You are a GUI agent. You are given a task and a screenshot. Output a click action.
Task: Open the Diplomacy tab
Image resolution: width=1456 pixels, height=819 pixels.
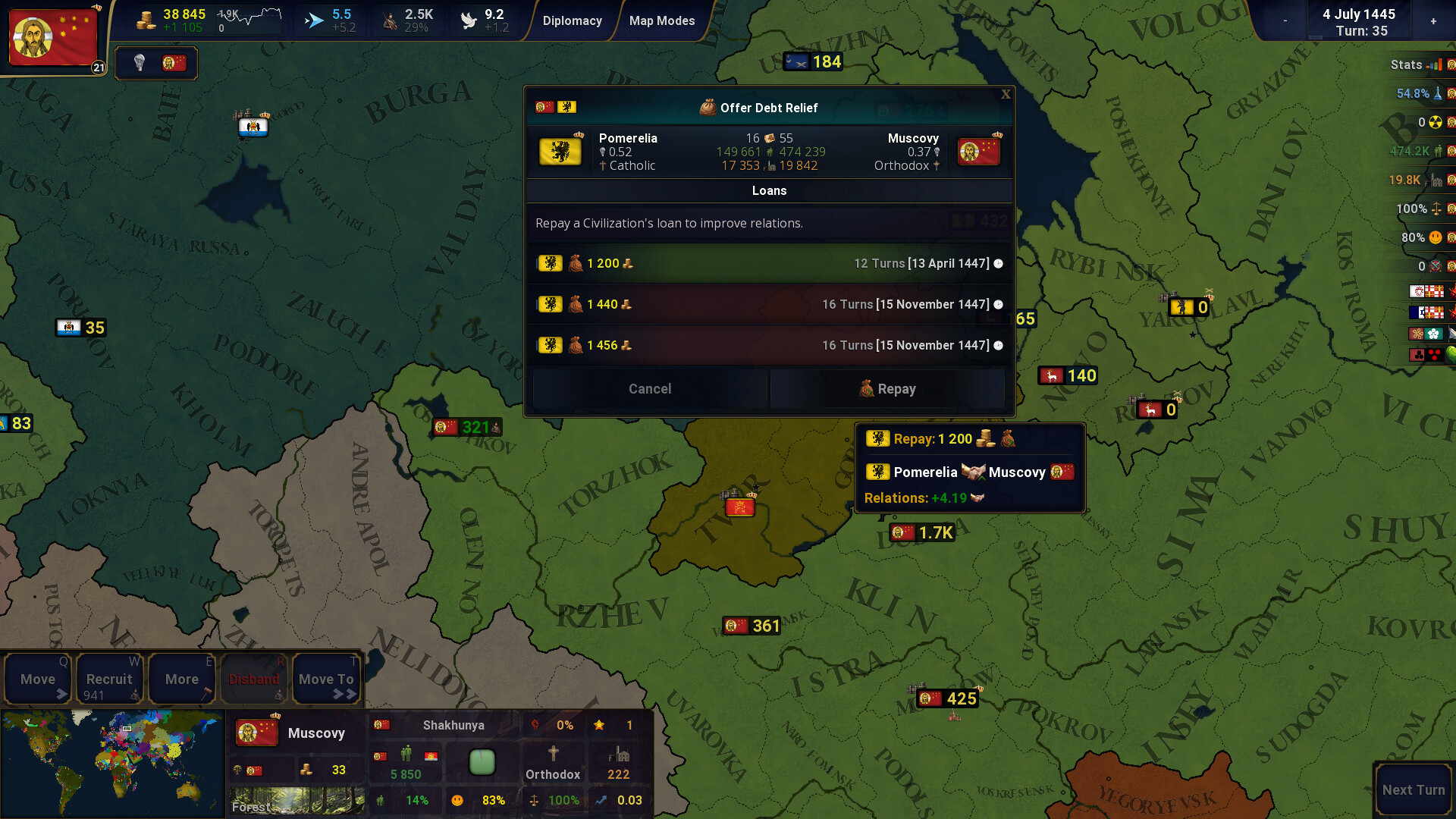click(x=573, y=20)
